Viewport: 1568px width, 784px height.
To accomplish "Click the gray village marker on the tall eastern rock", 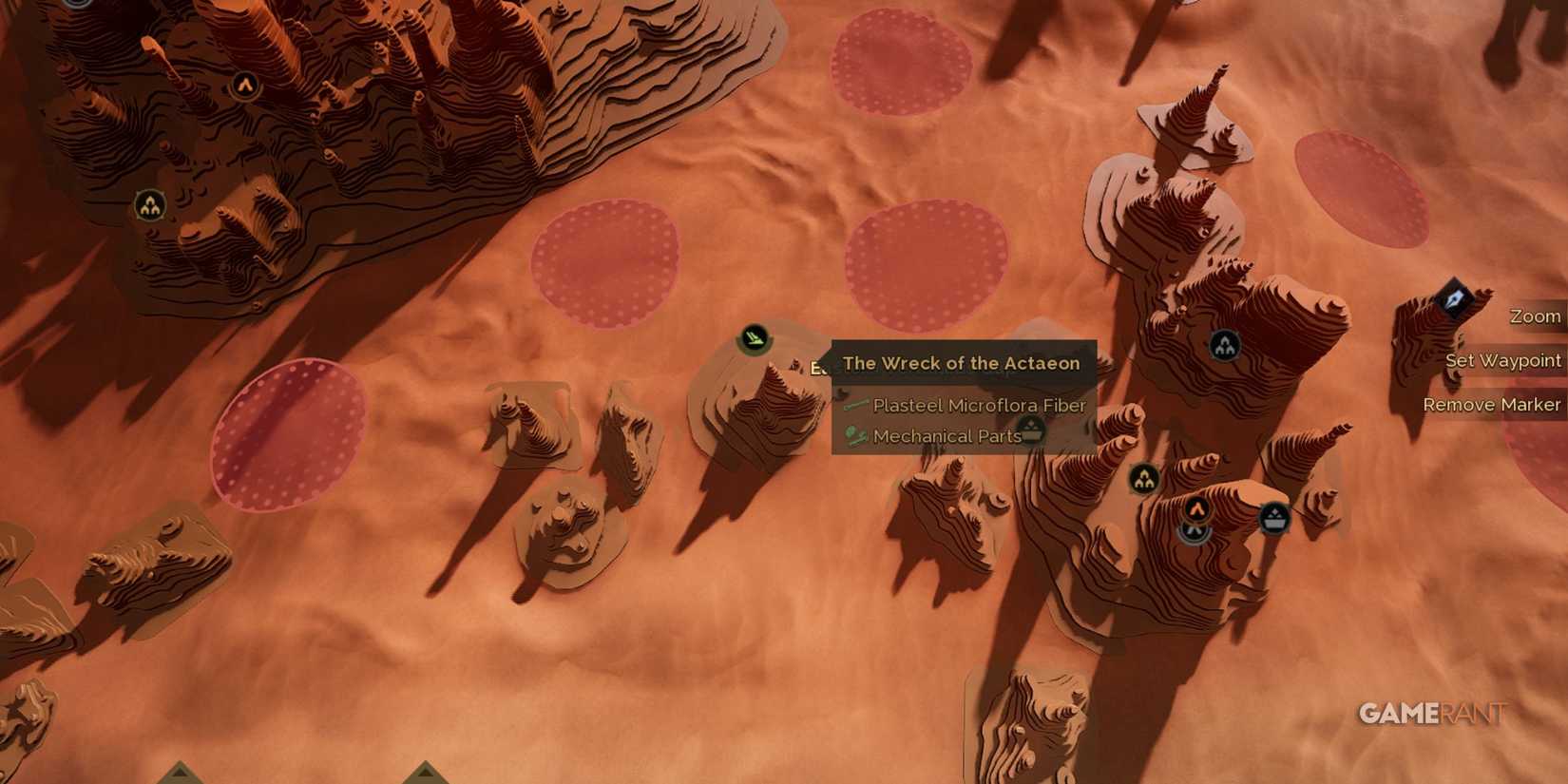I will 1223,345.
